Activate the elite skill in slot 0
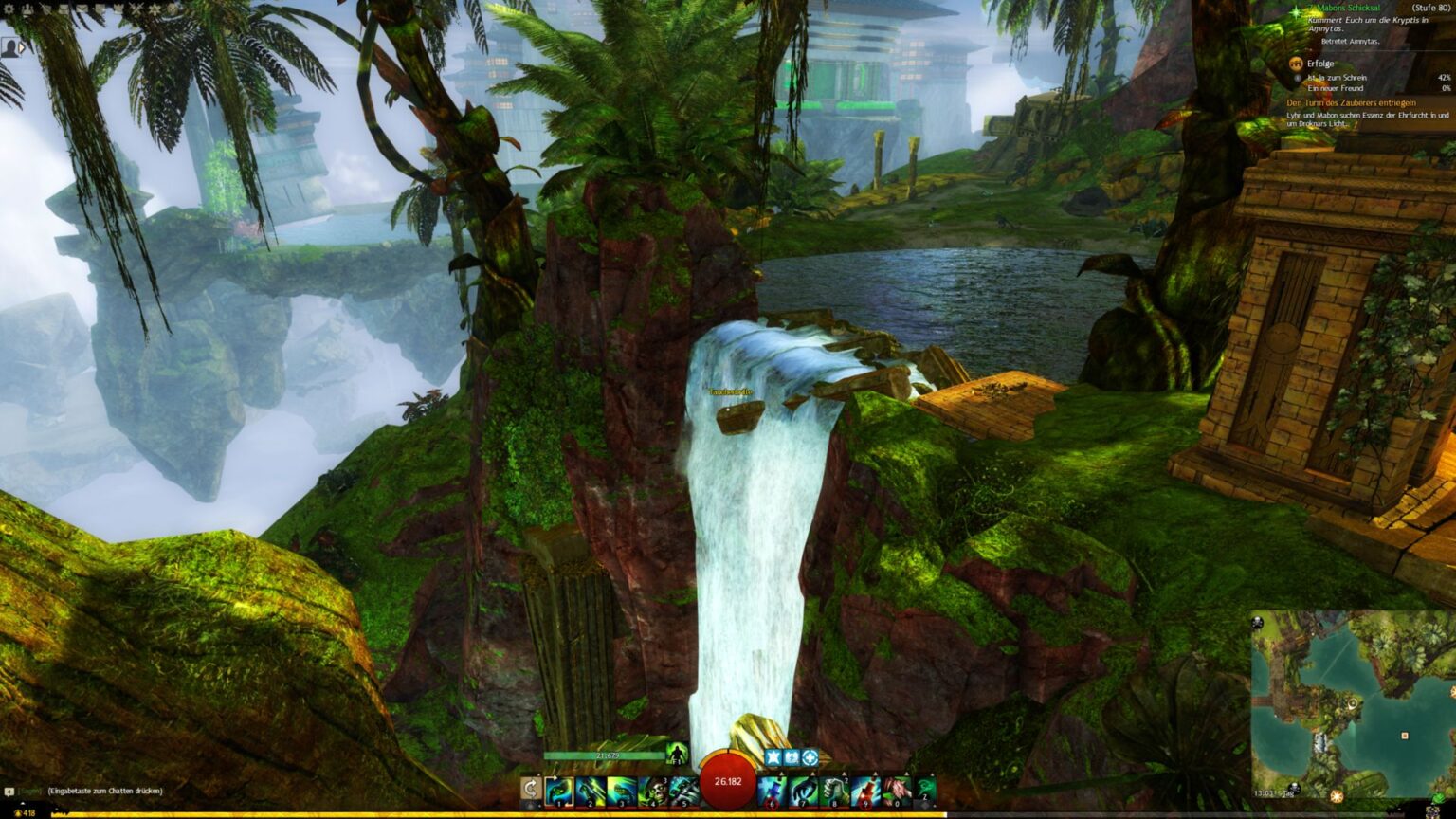The width and height of the screenshot is (1456, 819). 896,789
